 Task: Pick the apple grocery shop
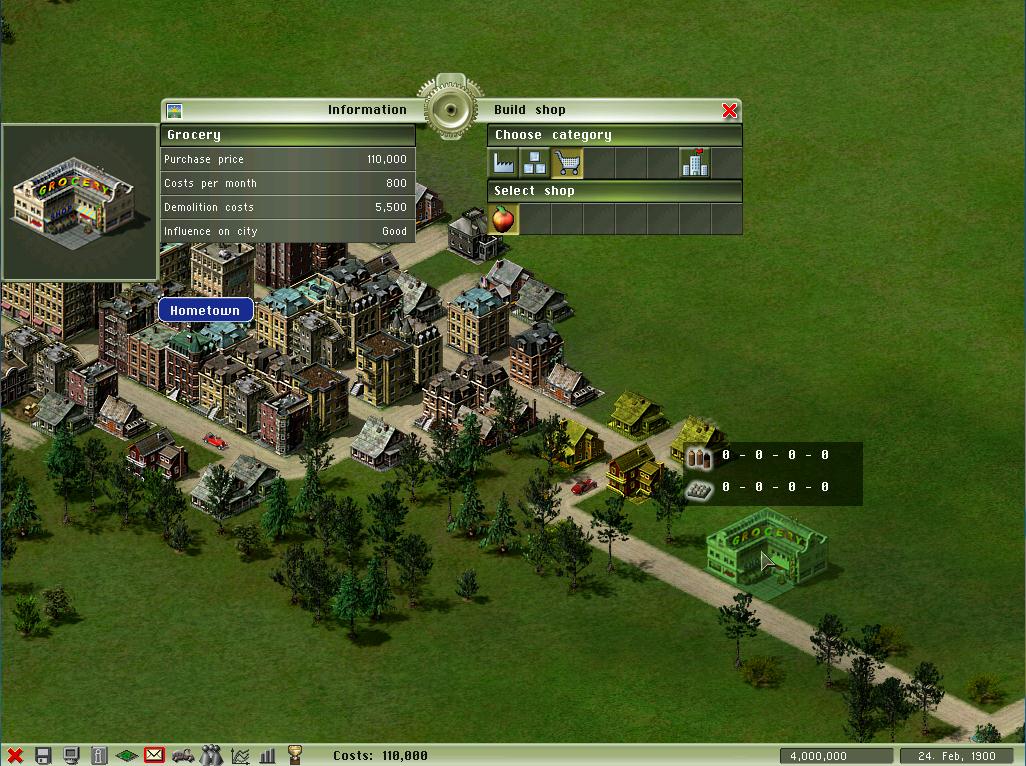[x=503, y=219]
